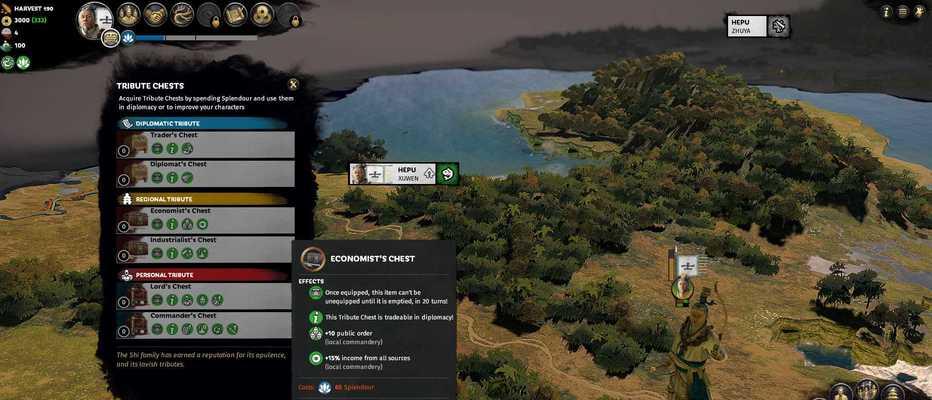Open the diplomacy handshake button
Viewport: 932px width, 400px height.
[x=155, y=14]
